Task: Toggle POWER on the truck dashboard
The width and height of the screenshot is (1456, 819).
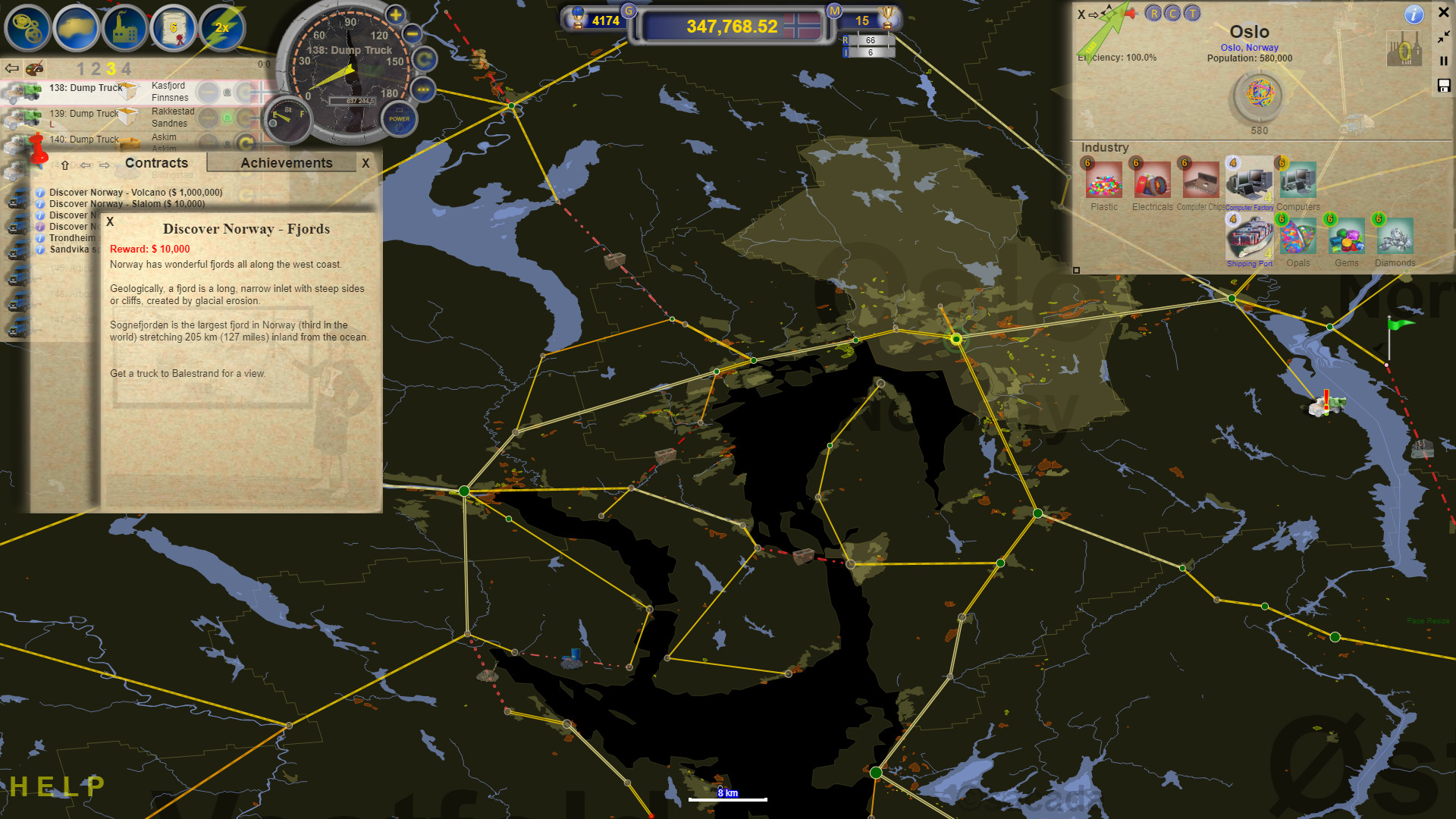Action: (x=399, y=120)
